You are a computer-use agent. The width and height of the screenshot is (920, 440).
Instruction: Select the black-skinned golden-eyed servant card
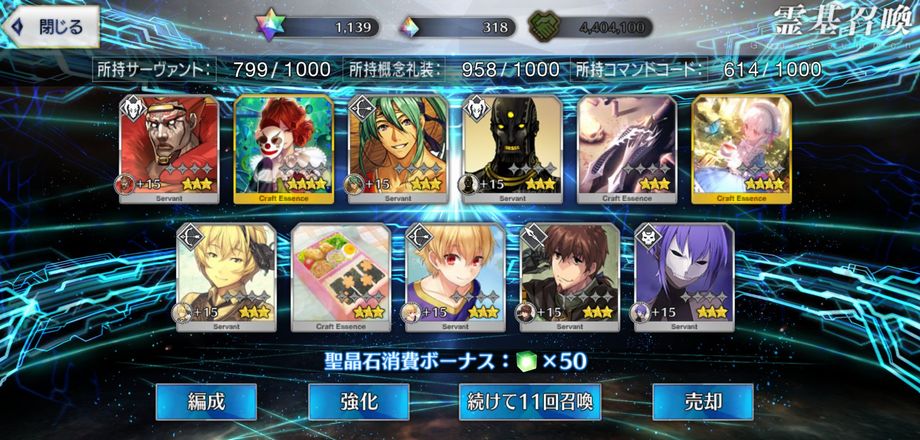point(512,148)
